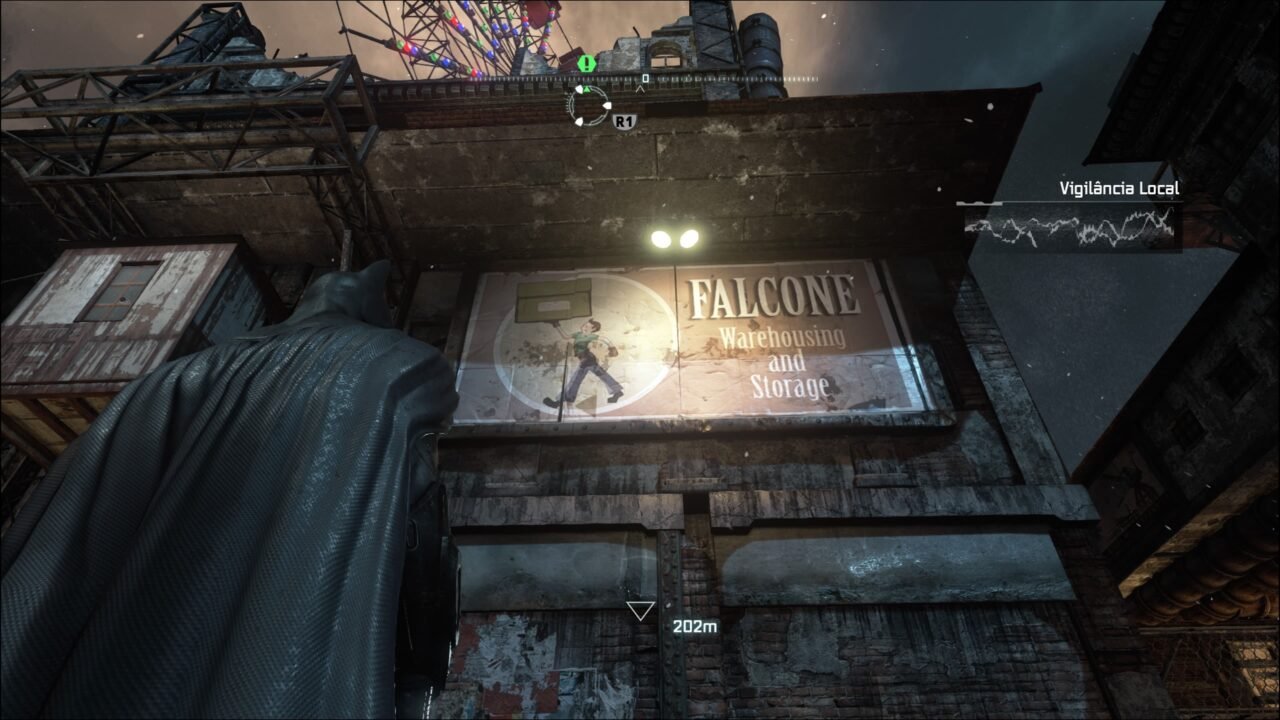
Task: Click the green exclamation objective marker
Action: tap(586, 64)
